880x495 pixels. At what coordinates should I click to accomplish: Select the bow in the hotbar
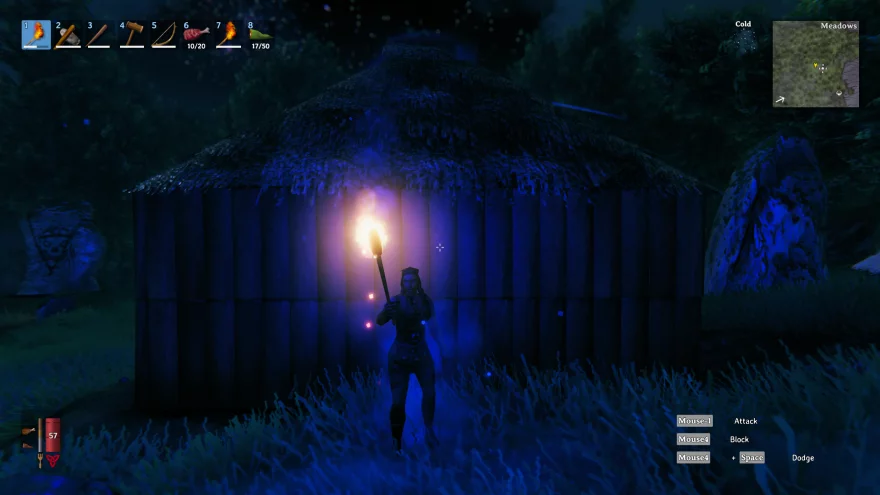point(164,35)
